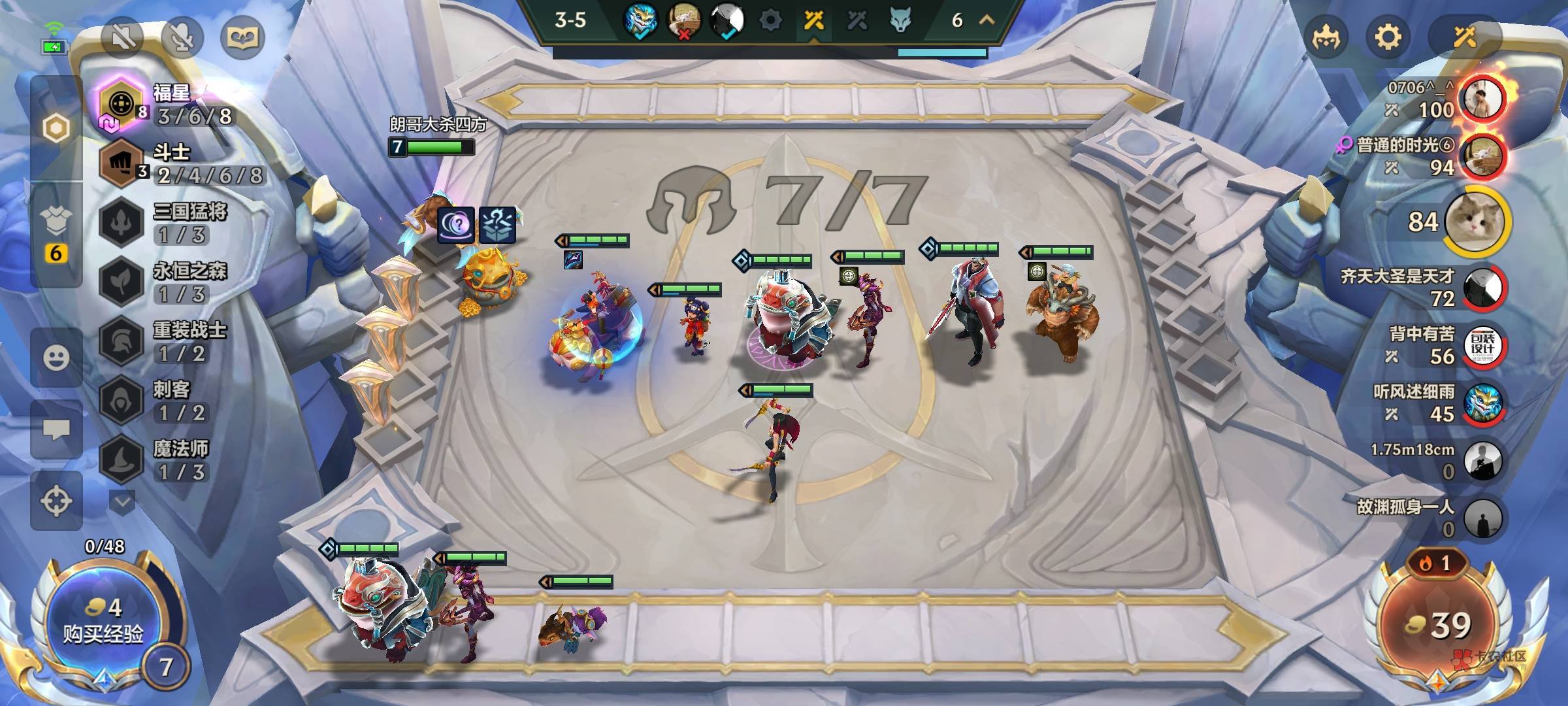Screen dimensions: 1568x706
Task: Open the crossed swords button top-right
Action: coord(1464,37)
